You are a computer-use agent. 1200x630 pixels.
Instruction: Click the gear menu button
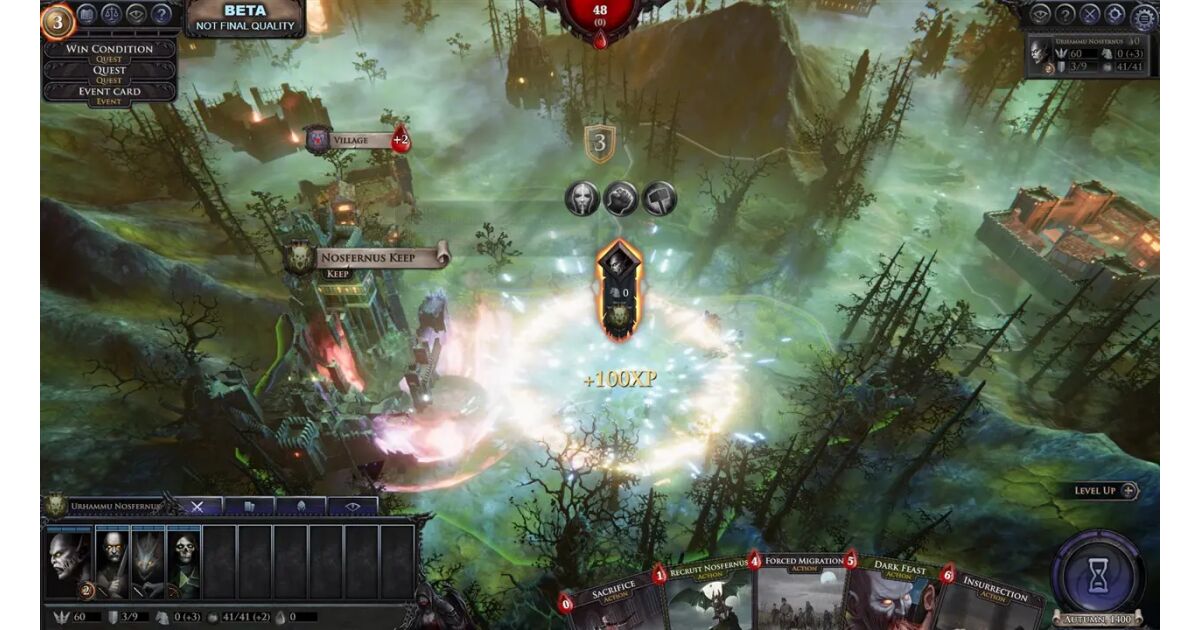tap(1143, 16)
